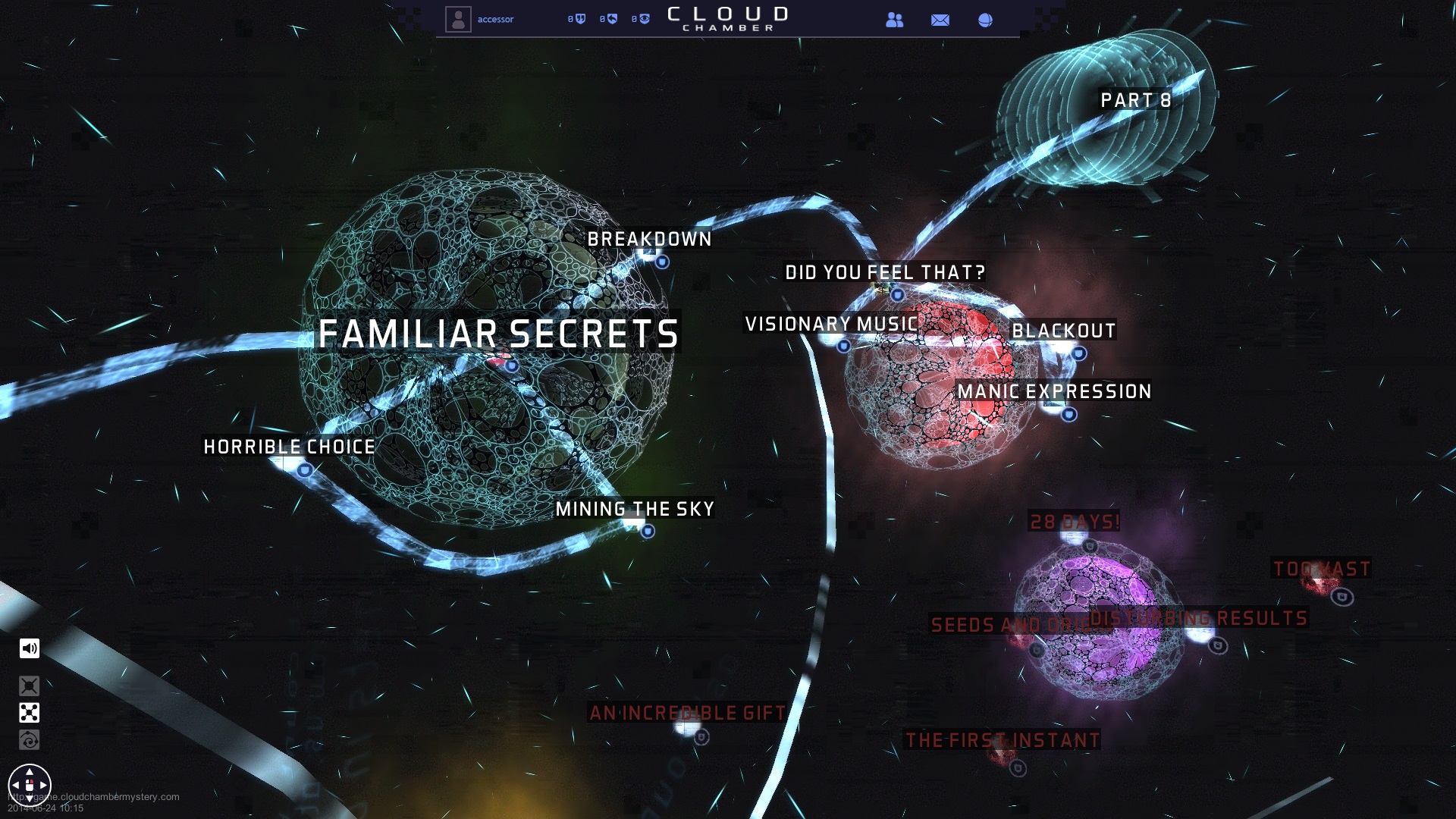This screenshot has width=1456, height=819.
Task: Choose the Mining the Sky node
Action: [635, 510]
